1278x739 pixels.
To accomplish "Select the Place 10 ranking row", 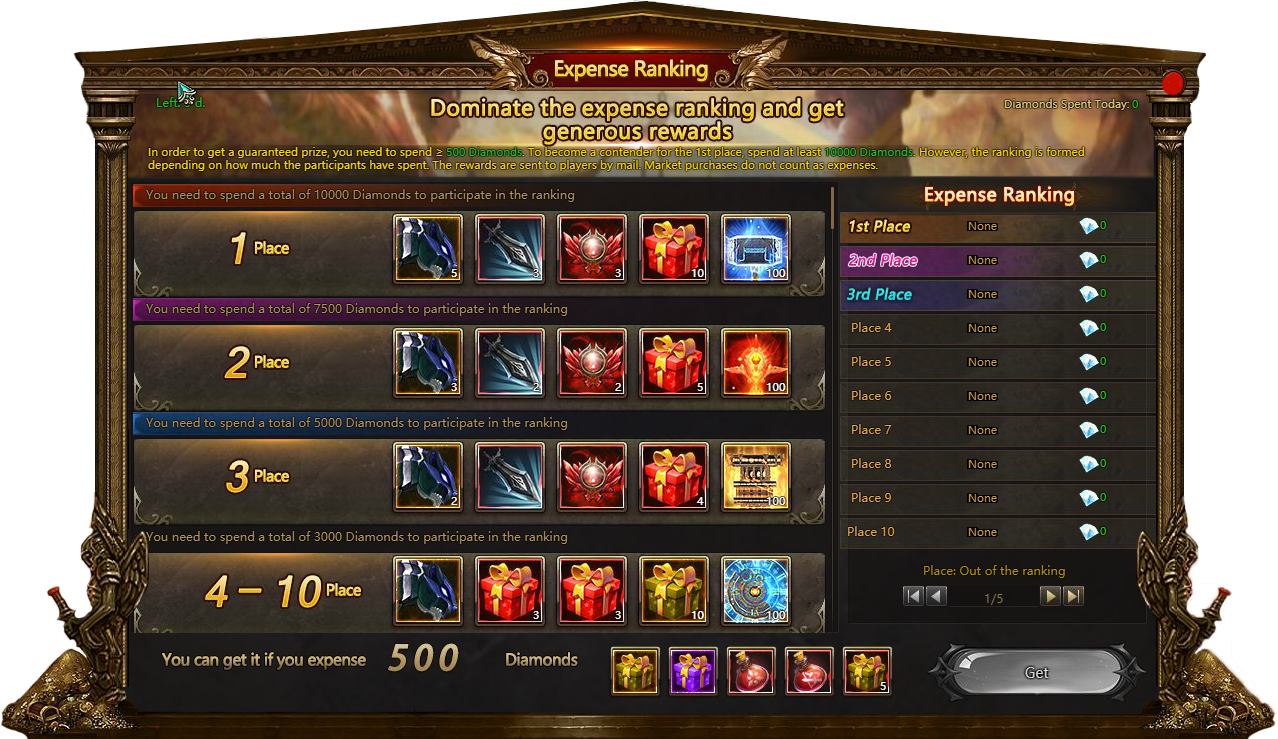I will pyautogui.click(x=997, y=532).
